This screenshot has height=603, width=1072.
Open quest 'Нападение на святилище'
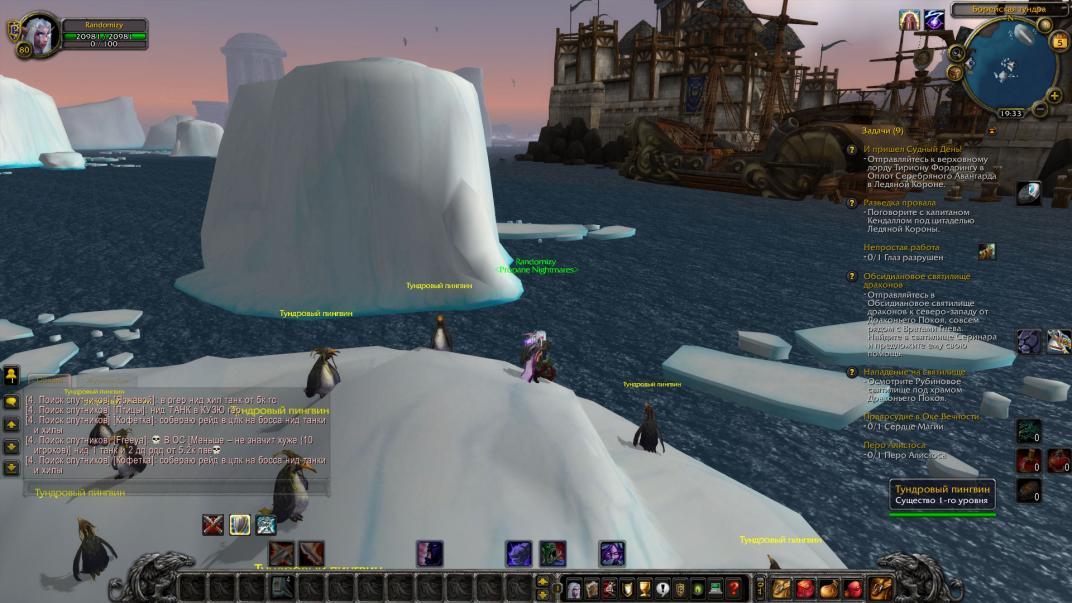coord(914,372)
